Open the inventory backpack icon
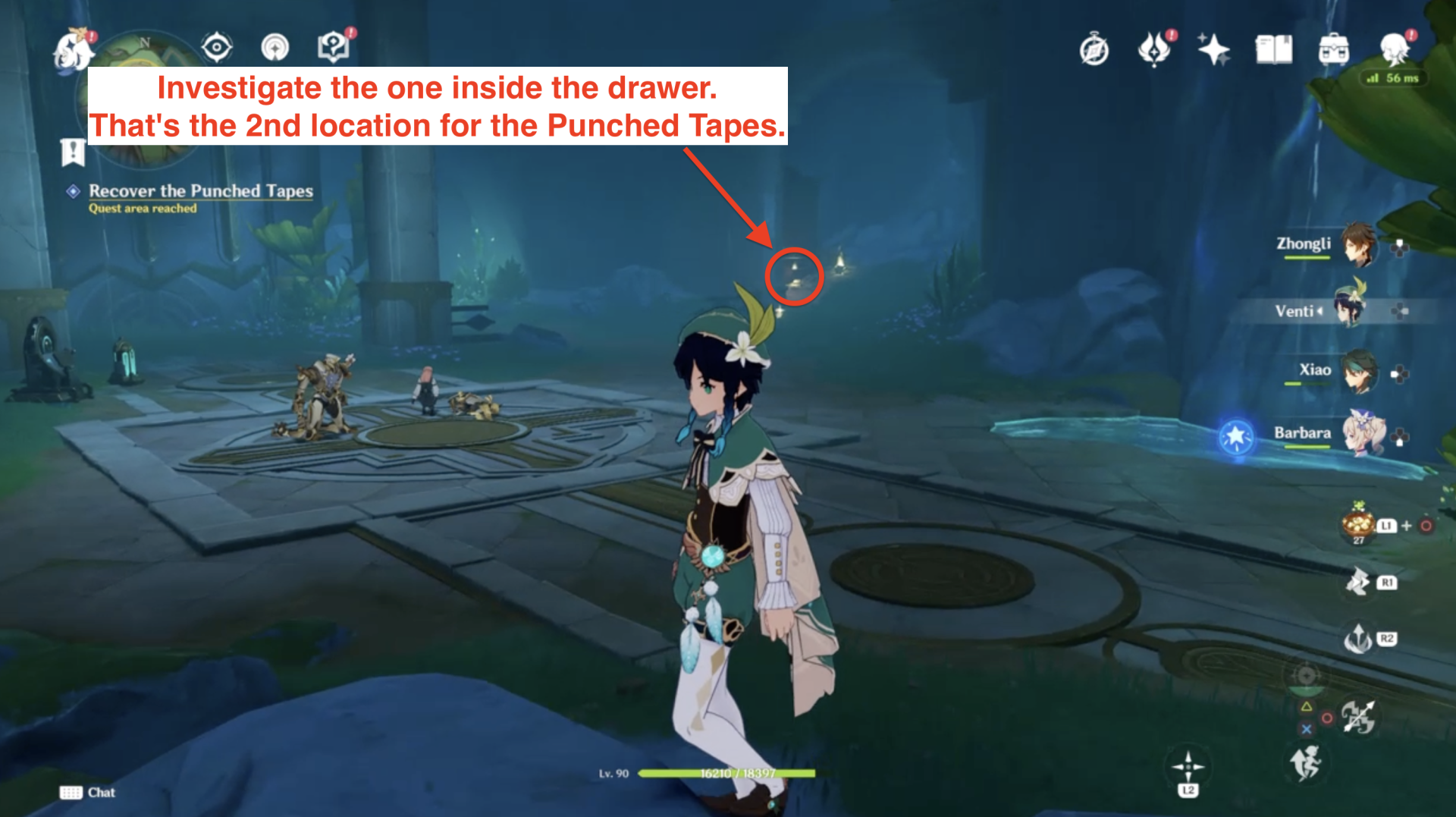The height and width of the screenshot is (817, 1456). (x=1335, y=47)
